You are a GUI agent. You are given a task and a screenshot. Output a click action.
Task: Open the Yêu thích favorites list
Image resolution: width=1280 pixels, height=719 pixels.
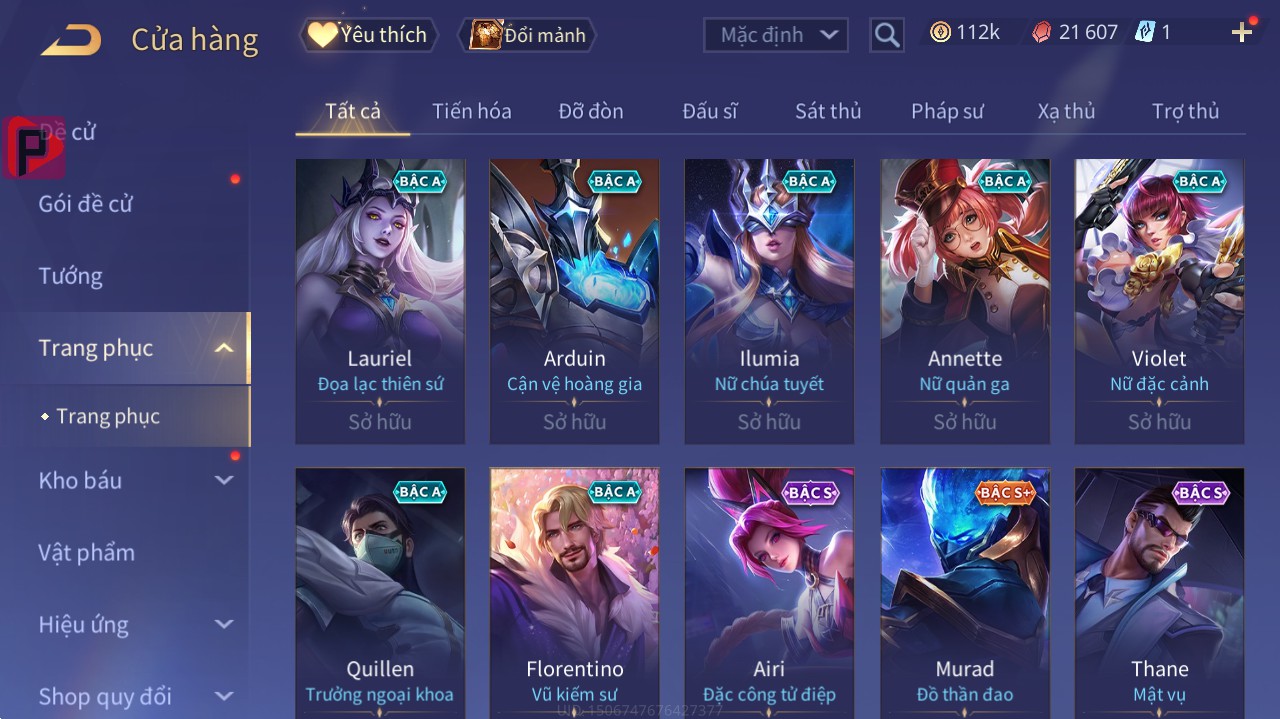(369, 35)
